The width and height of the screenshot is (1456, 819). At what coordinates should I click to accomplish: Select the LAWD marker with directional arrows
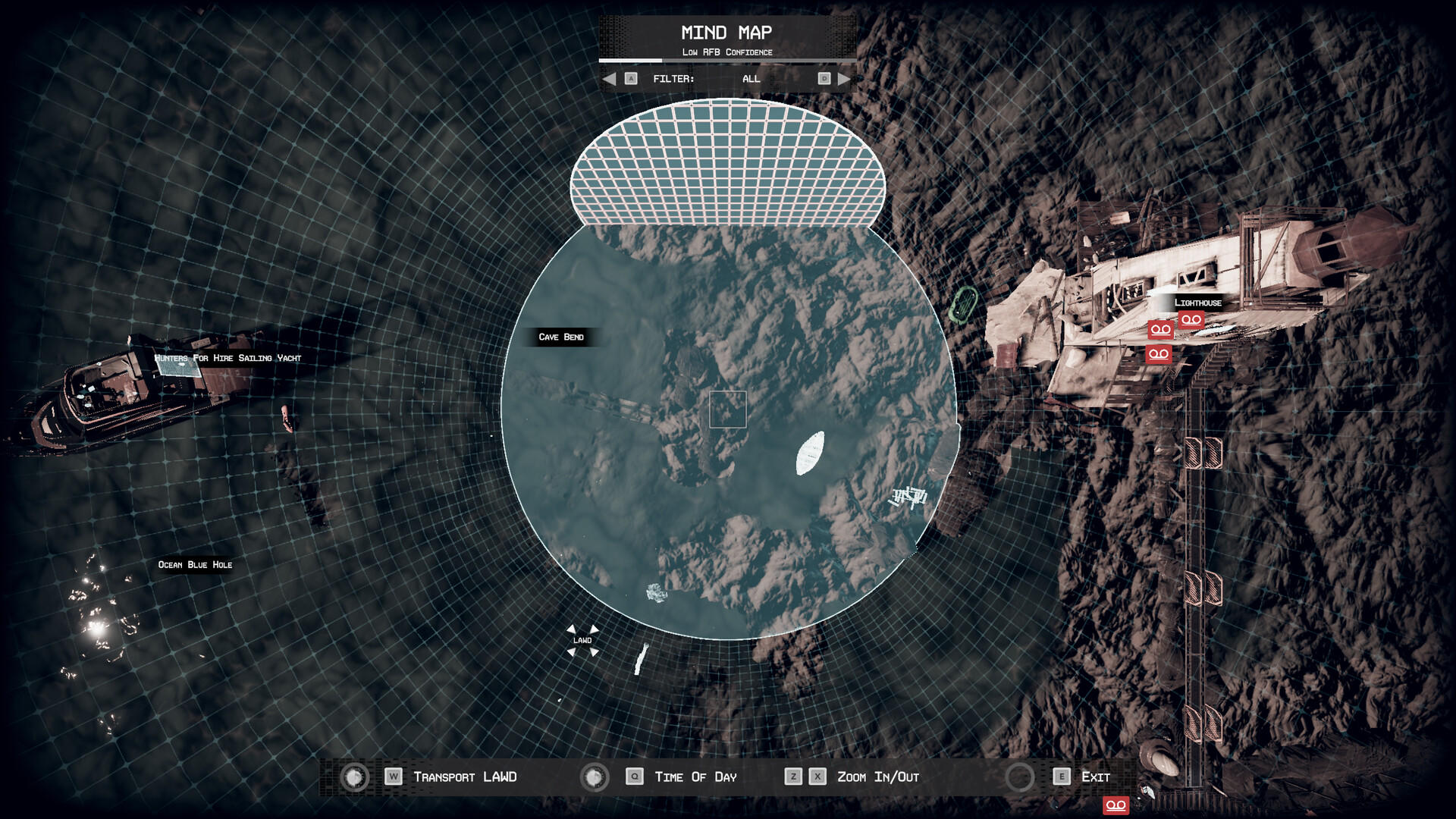coord(582,639)
